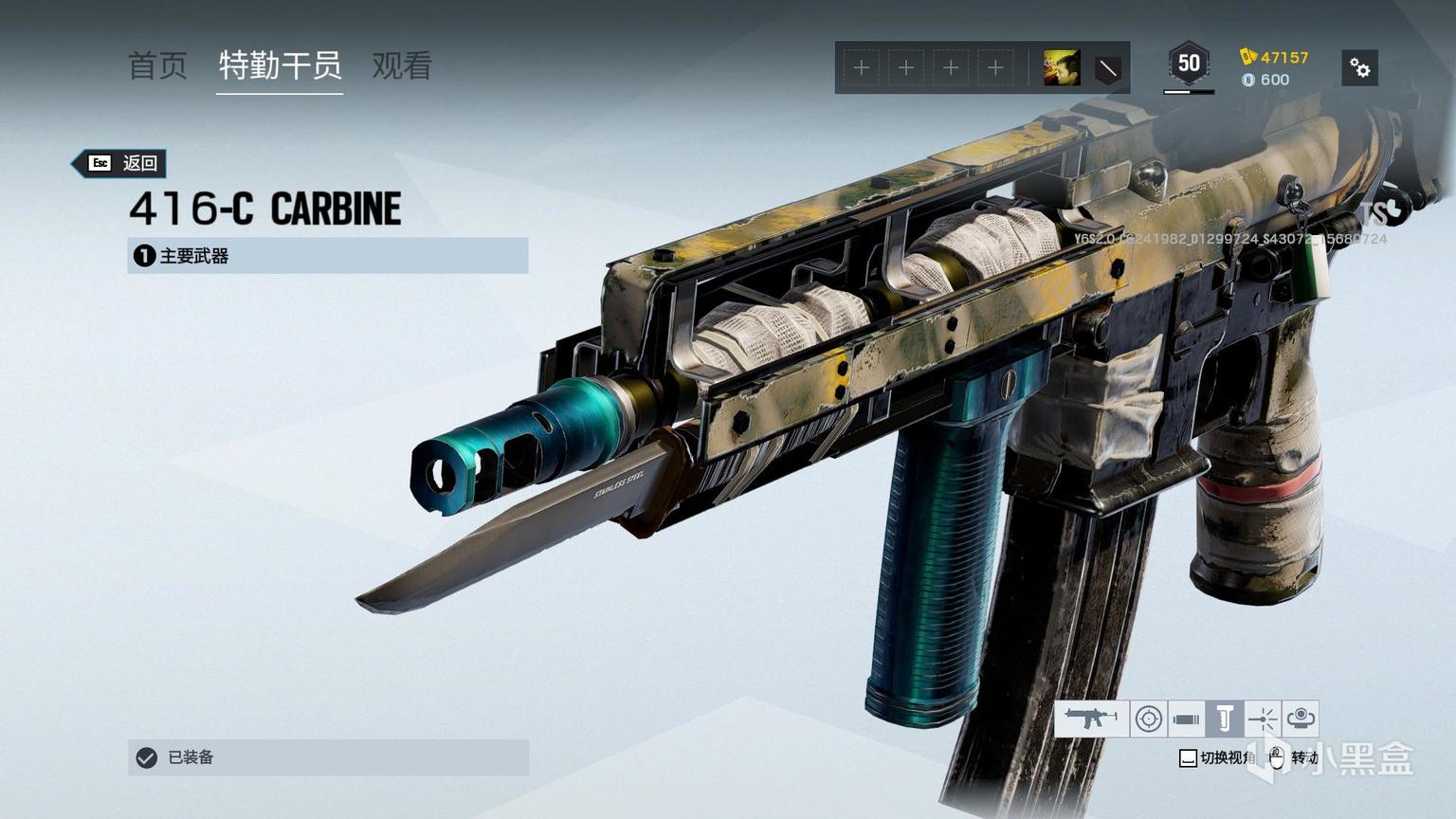Open the charm attachment category
Image resolution: width=1456 pixels, height=819 pixels.
(x=1301, y=719)
